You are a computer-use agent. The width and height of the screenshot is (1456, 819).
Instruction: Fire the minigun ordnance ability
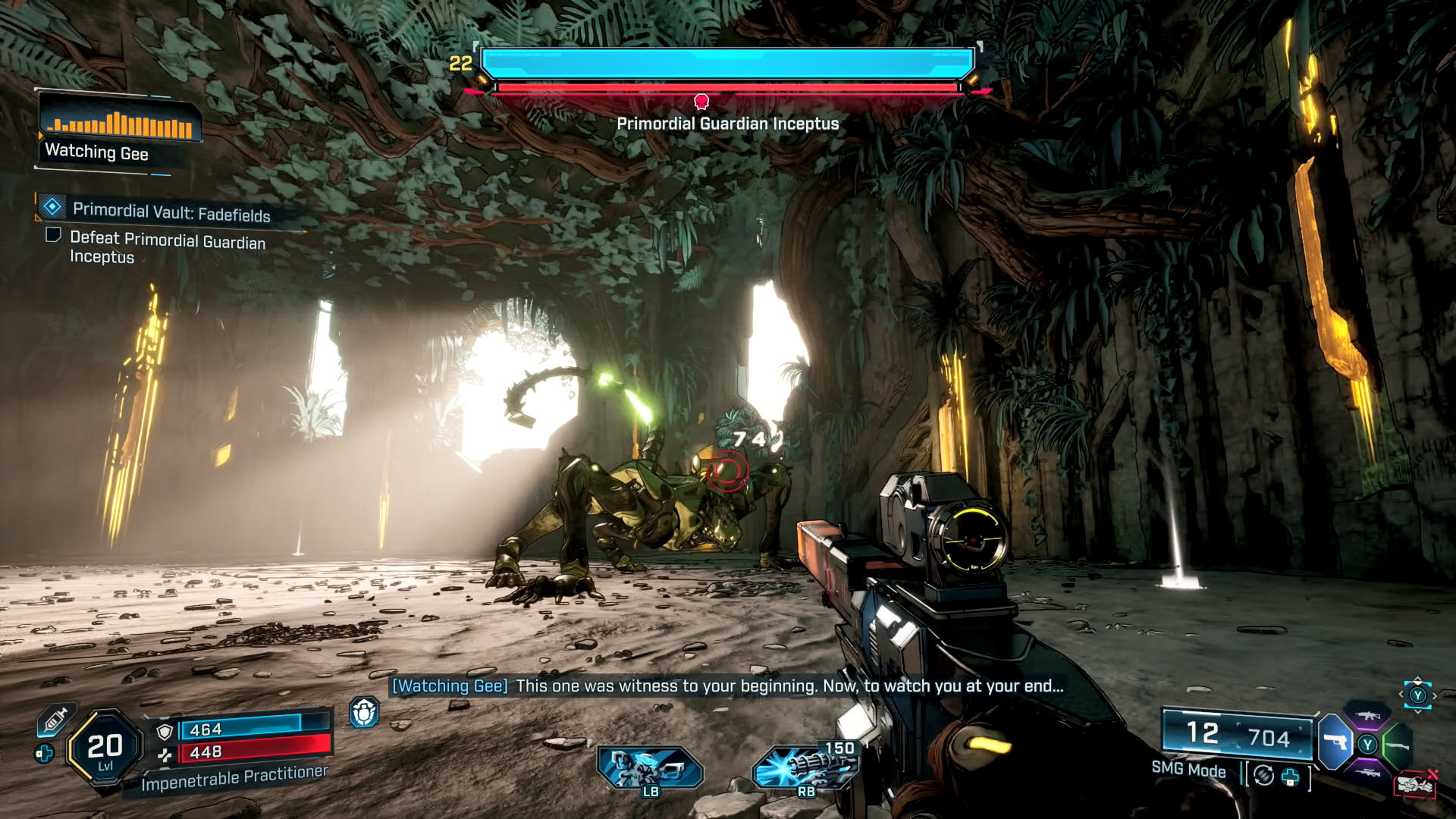[x=804, y=767]
